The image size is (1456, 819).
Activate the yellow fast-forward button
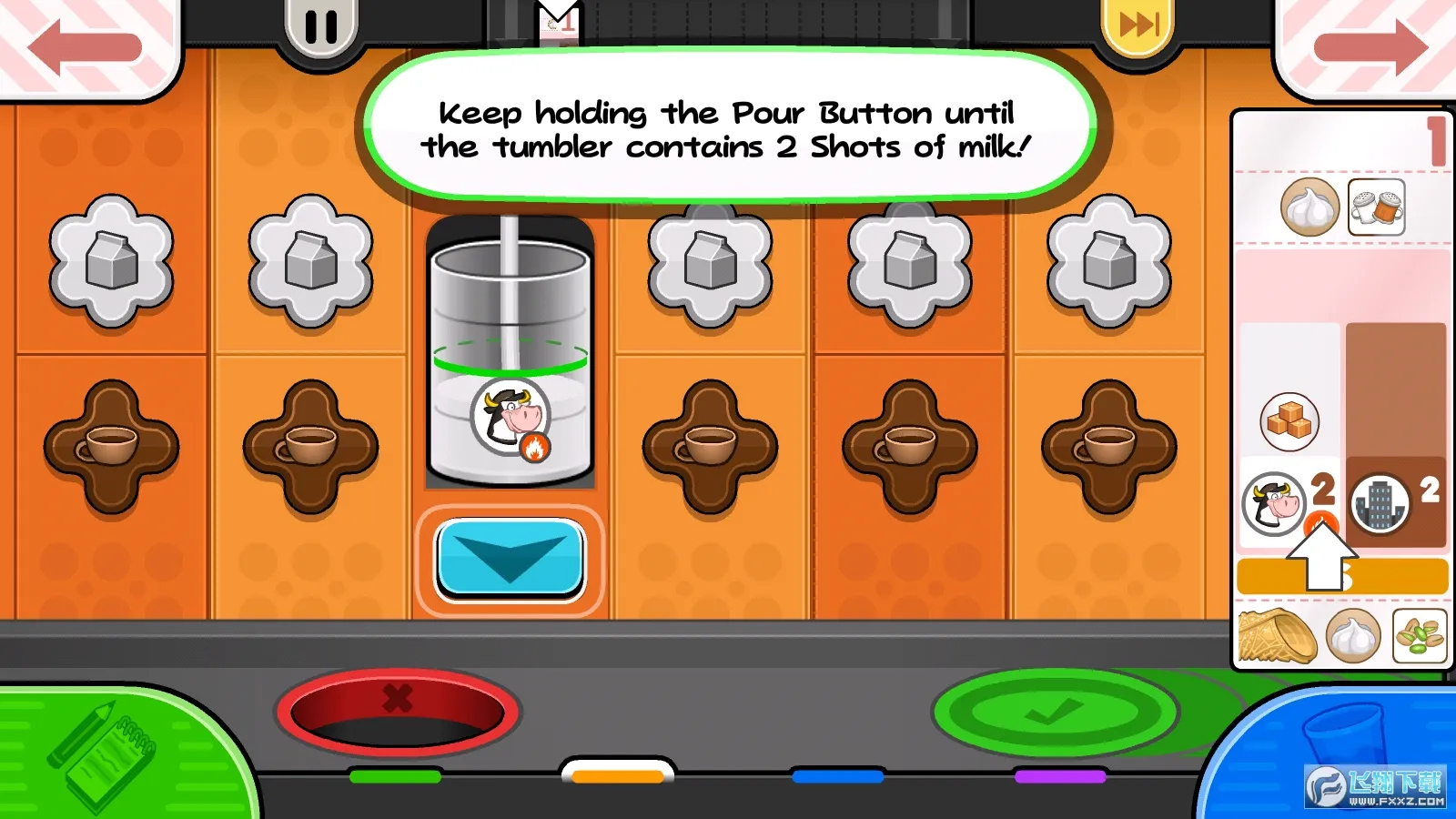click(1138, 25)
